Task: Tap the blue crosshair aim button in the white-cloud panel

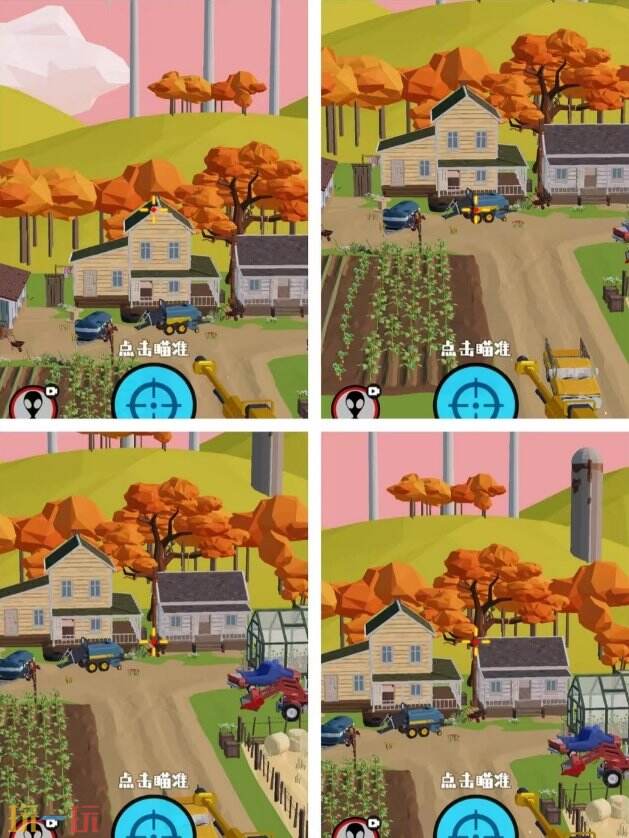Action: [153, 398]
